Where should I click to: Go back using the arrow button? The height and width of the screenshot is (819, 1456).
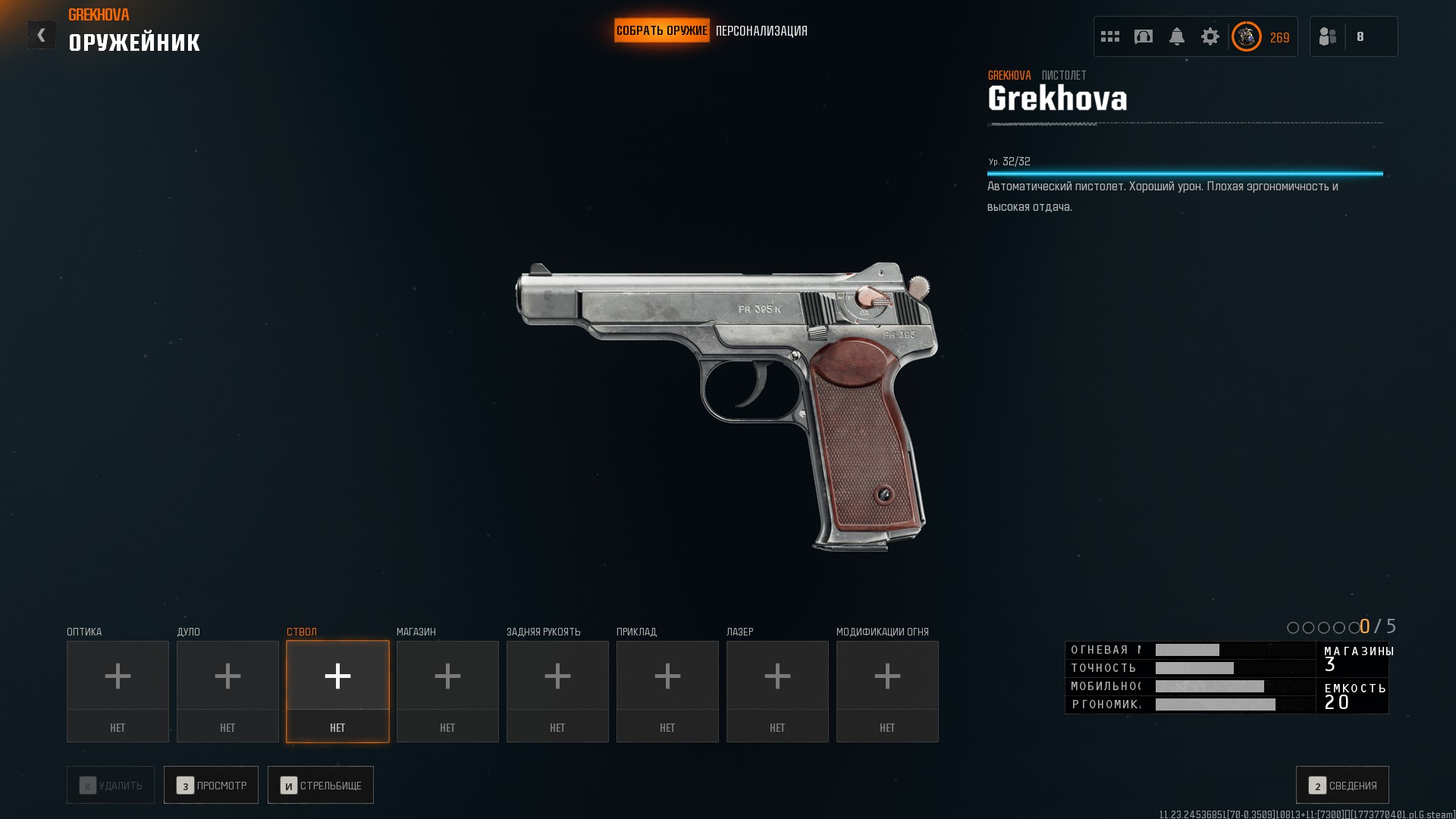pos(41,35)
